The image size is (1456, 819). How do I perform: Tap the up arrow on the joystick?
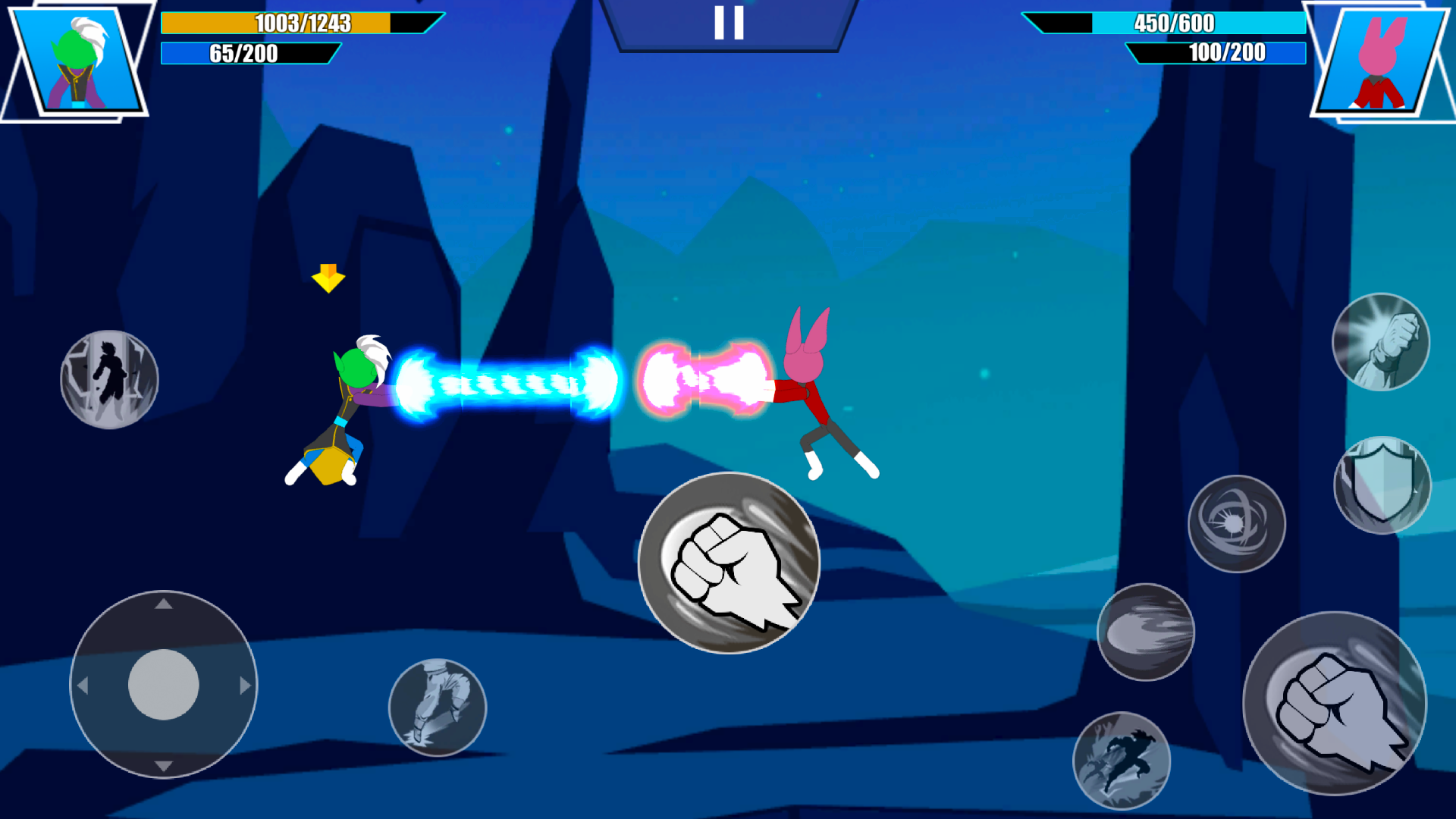[x=162, y=604]
